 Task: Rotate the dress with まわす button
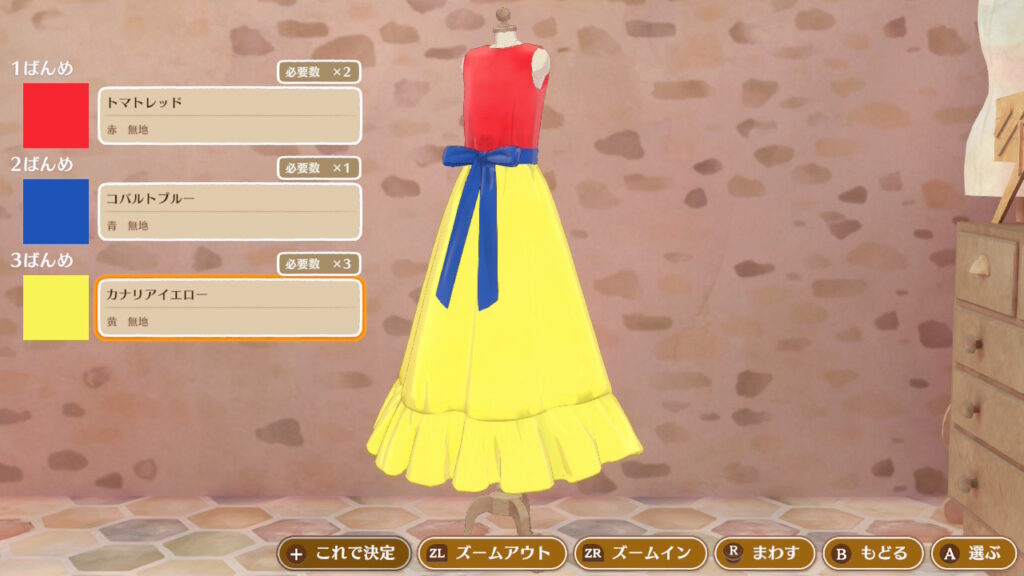coord(764,552)
